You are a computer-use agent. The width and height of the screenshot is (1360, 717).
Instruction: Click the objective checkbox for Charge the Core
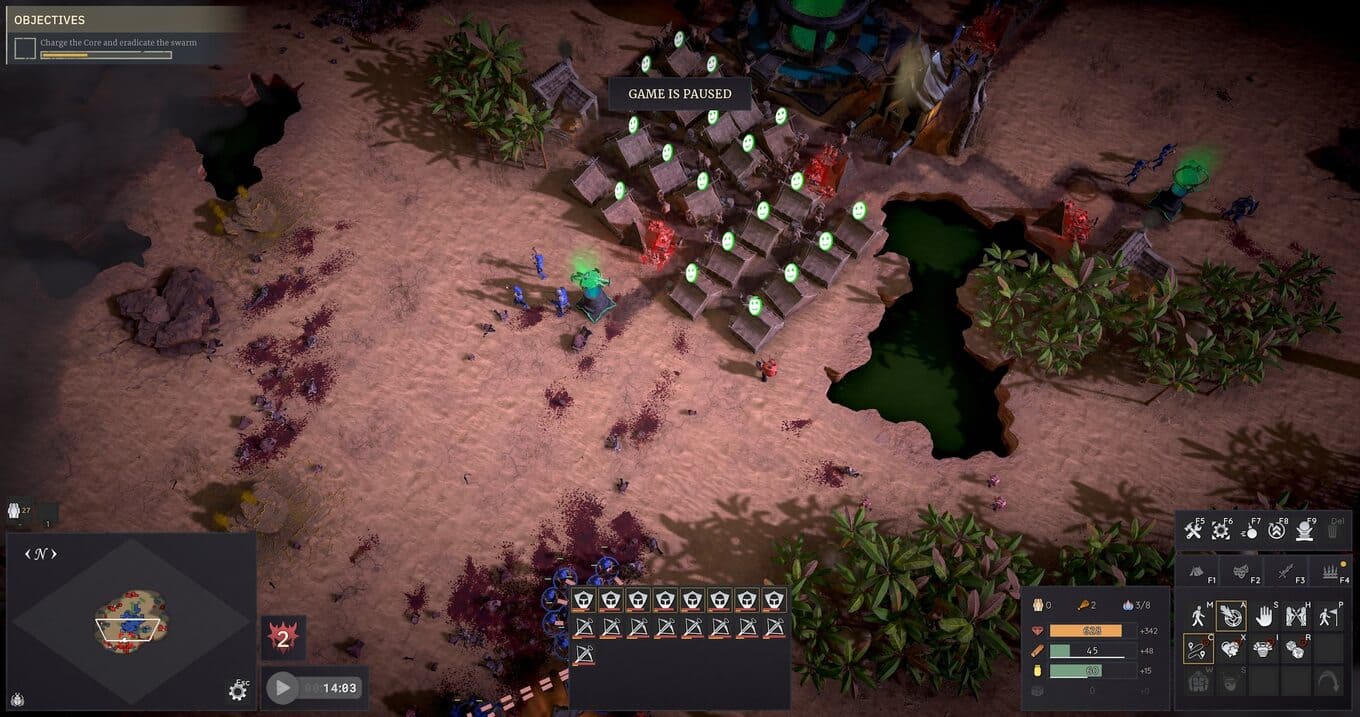click(25, 47)
